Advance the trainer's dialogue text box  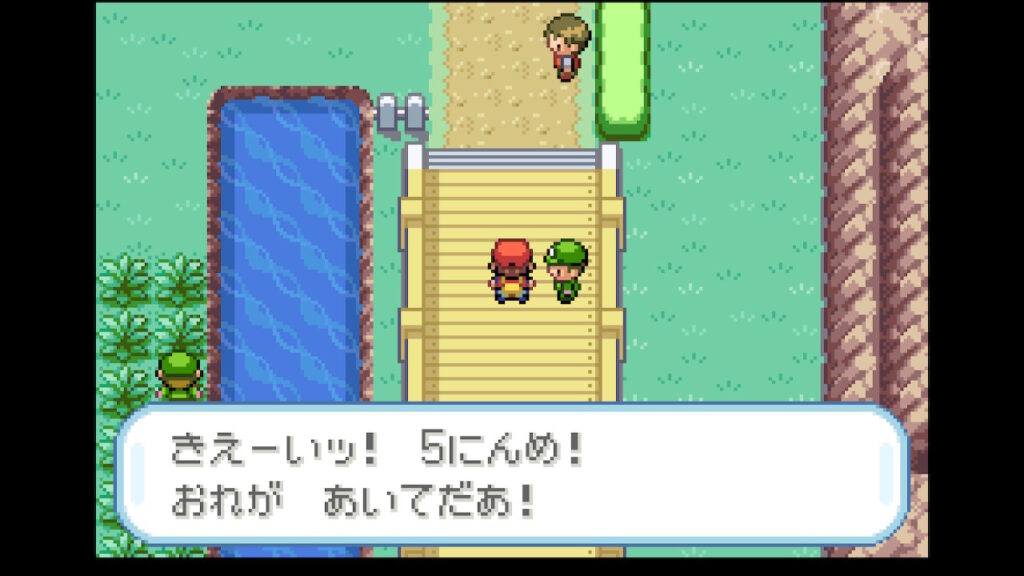(x=511, y=474)
